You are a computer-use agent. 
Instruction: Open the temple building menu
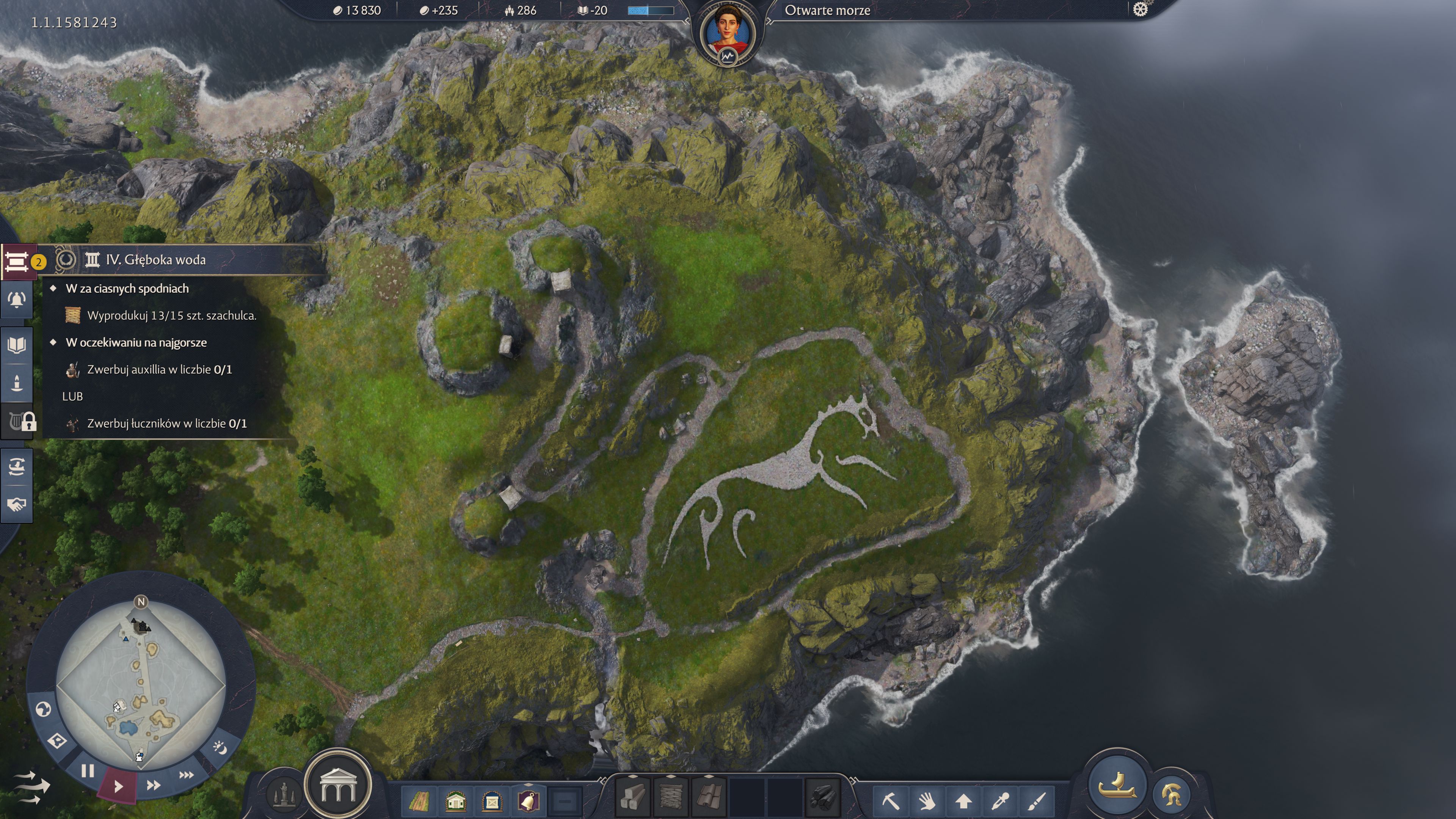pyautogui.click(x=337, y=785)
